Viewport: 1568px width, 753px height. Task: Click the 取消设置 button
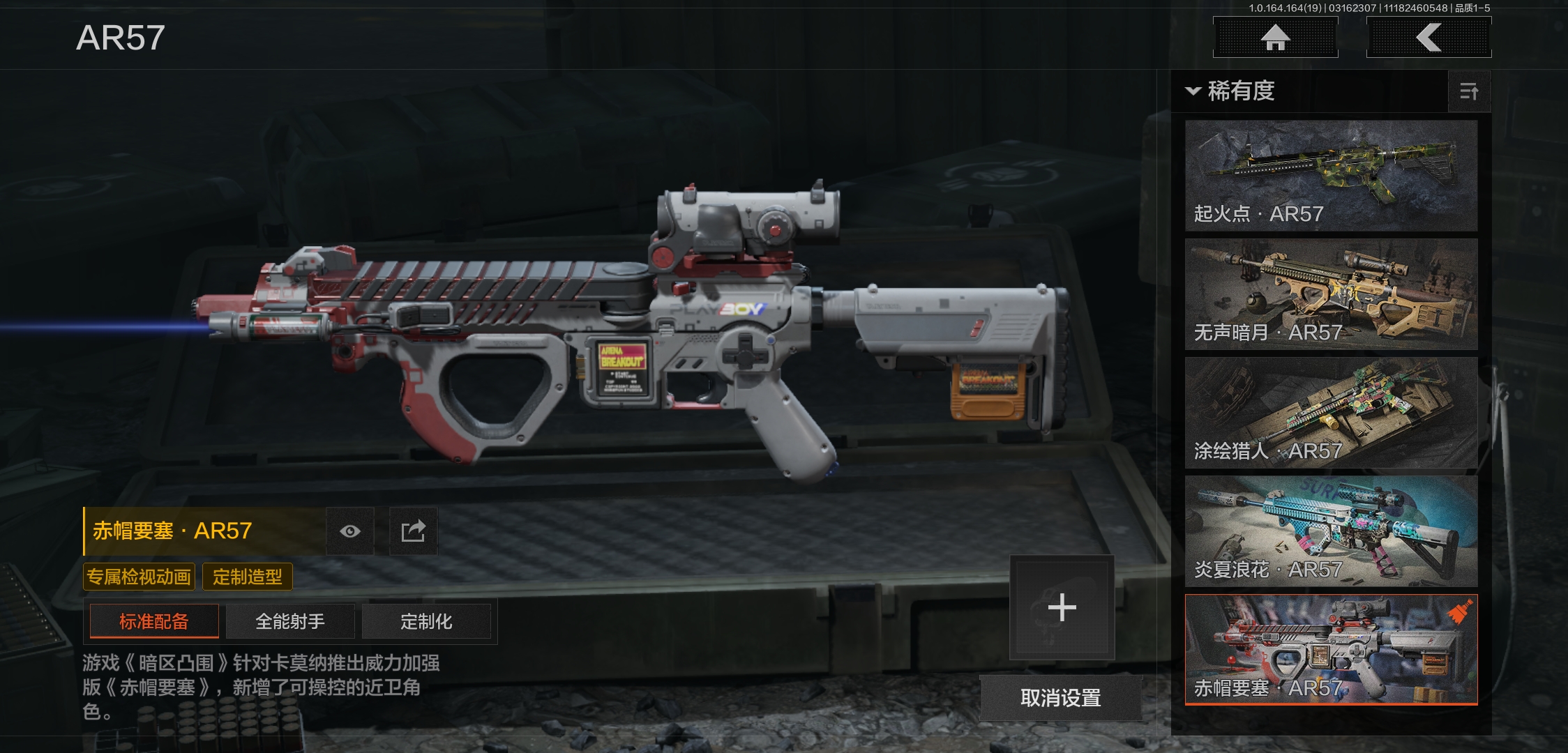(1060, 697)
